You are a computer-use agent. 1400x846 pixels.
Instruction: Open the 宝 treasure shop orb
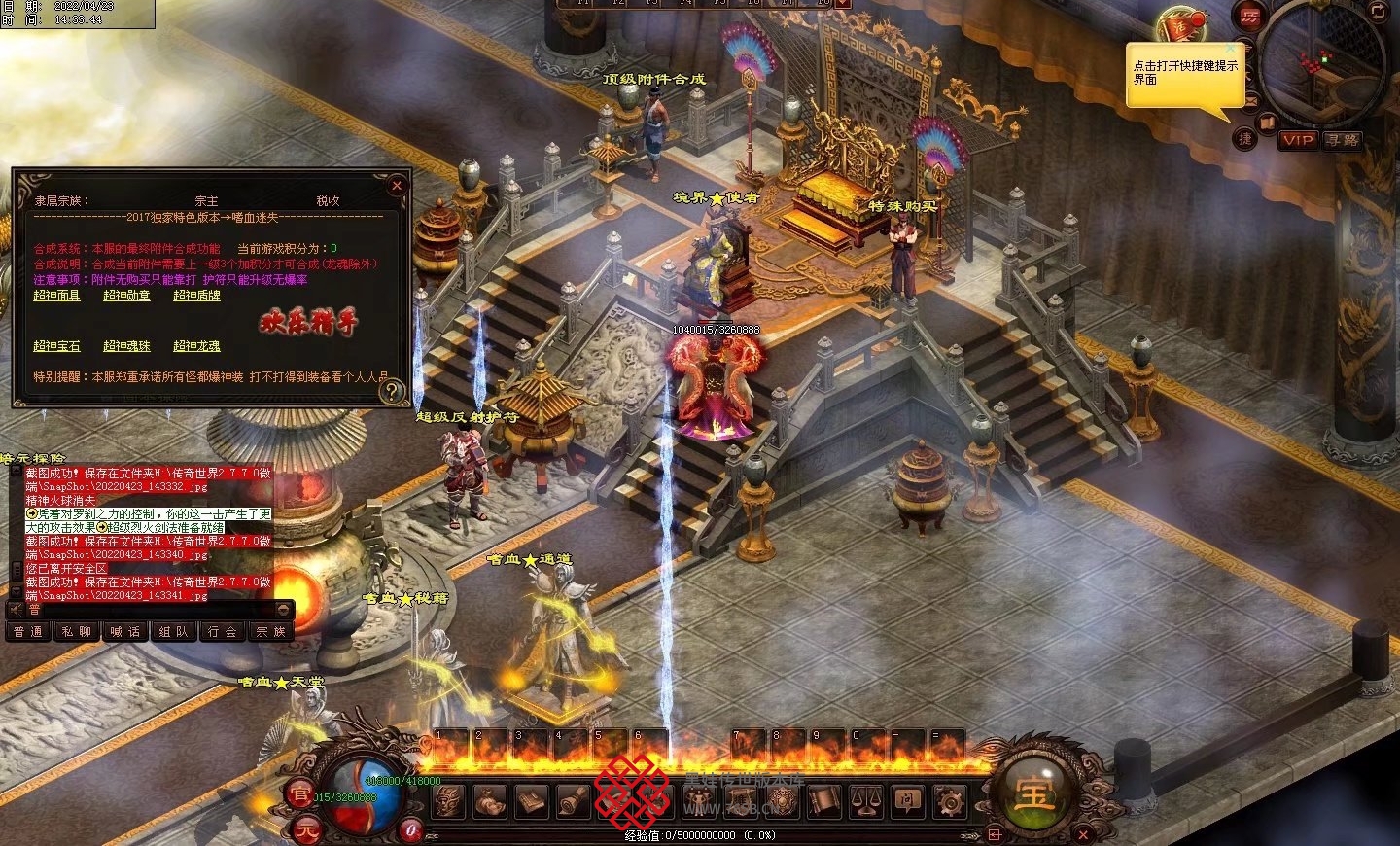[1033, 793]
